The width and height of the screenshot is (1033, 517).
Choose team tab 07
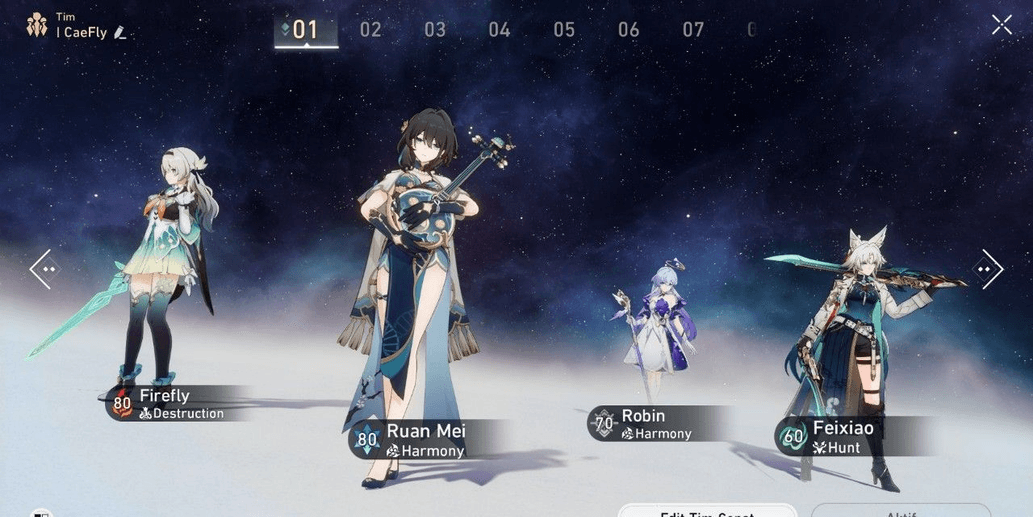(x=693, y=30)
